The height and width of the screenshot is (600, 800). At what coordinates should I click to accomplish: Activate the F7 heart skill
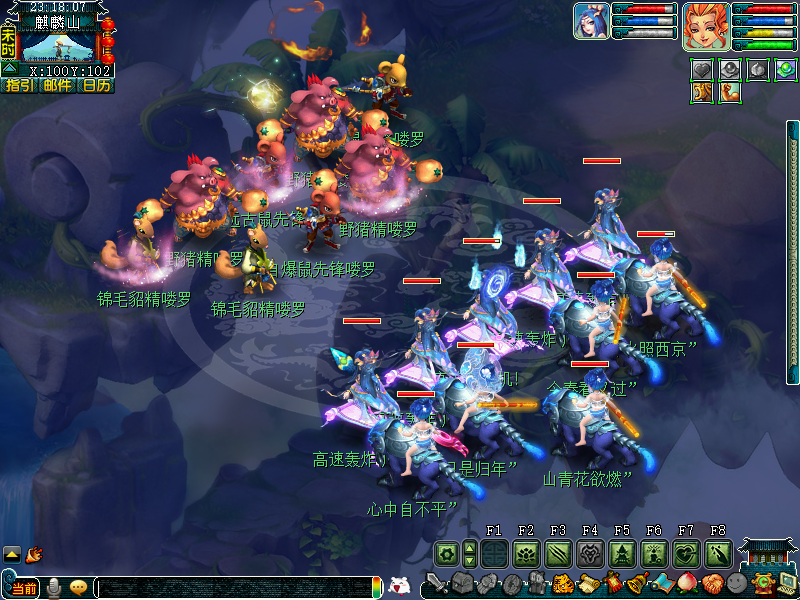coord(685,553)
